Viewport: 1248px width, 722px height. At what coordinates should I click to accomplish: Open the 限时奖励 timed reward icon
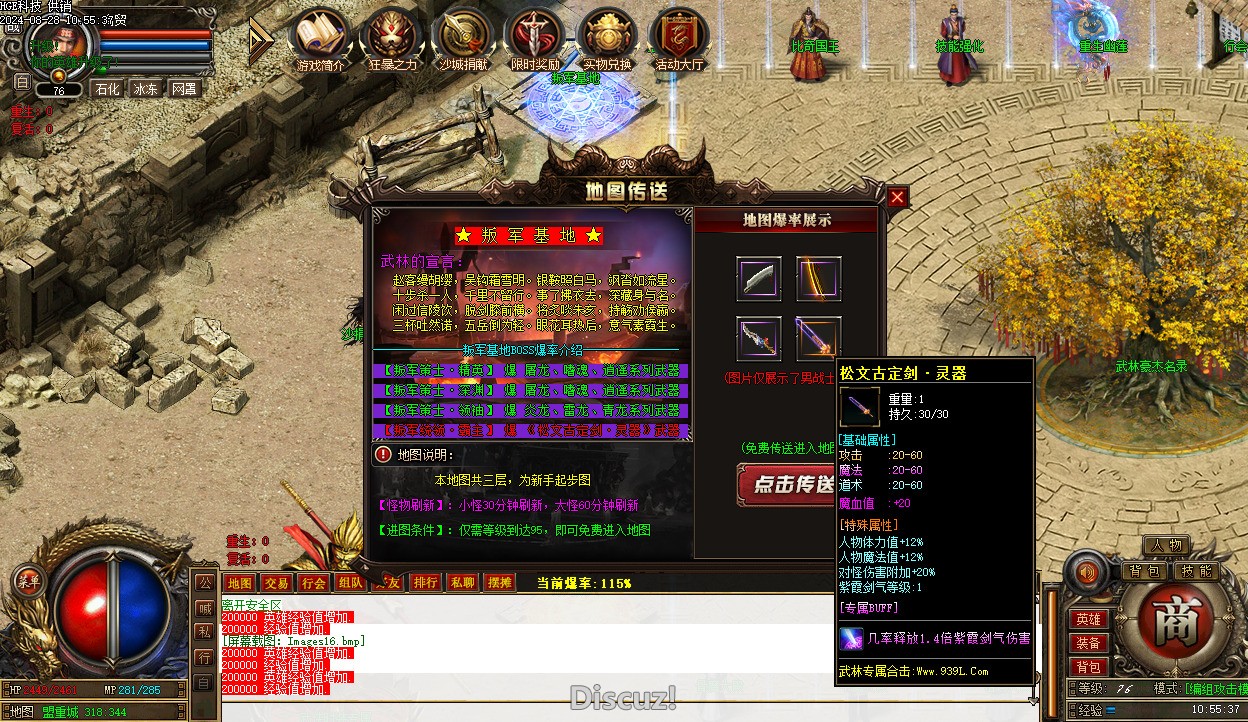[x=534, y=40]
